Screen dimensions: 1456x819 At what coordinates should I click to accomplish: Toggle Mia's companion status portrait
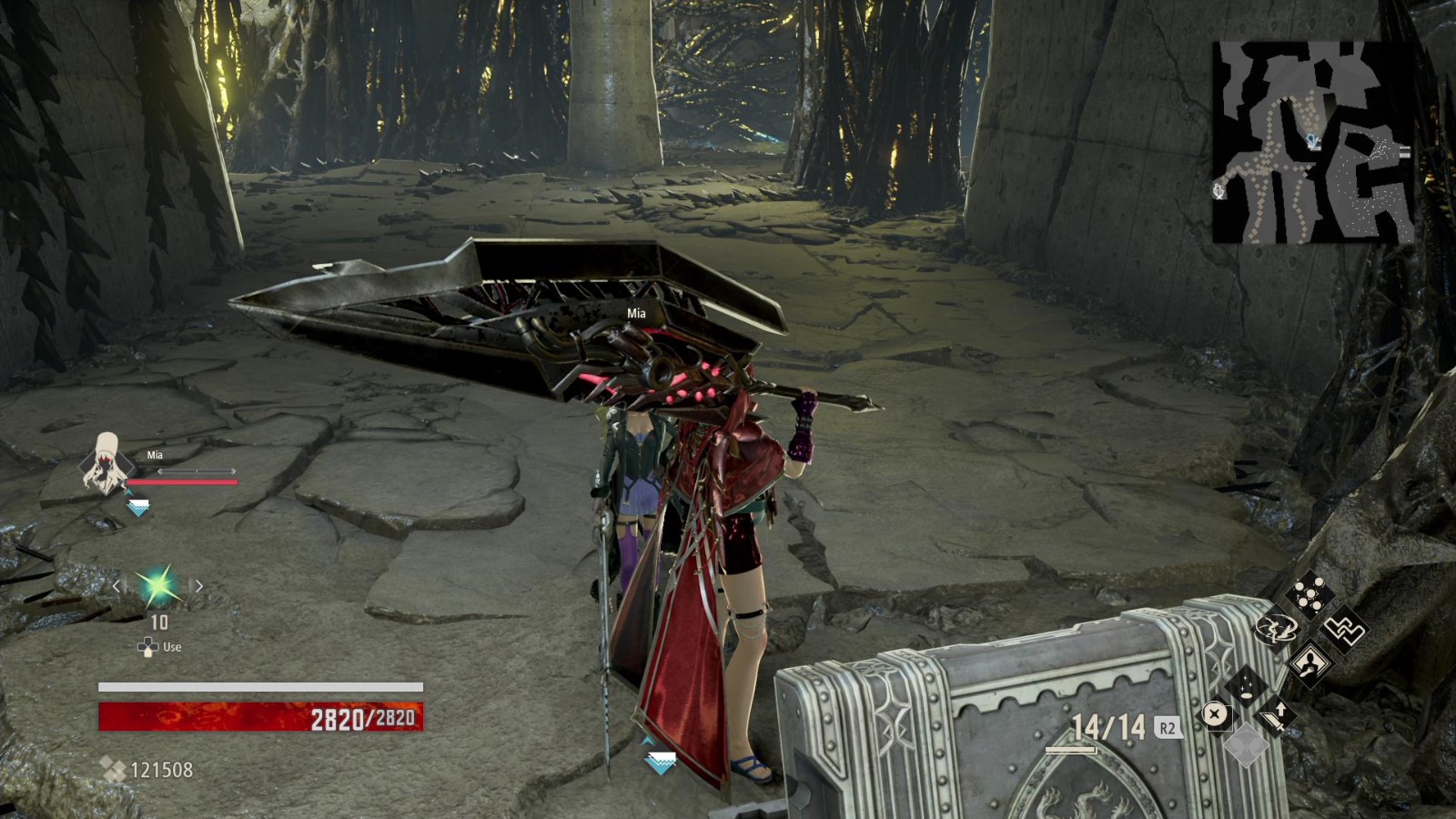[x=105, y=464]
